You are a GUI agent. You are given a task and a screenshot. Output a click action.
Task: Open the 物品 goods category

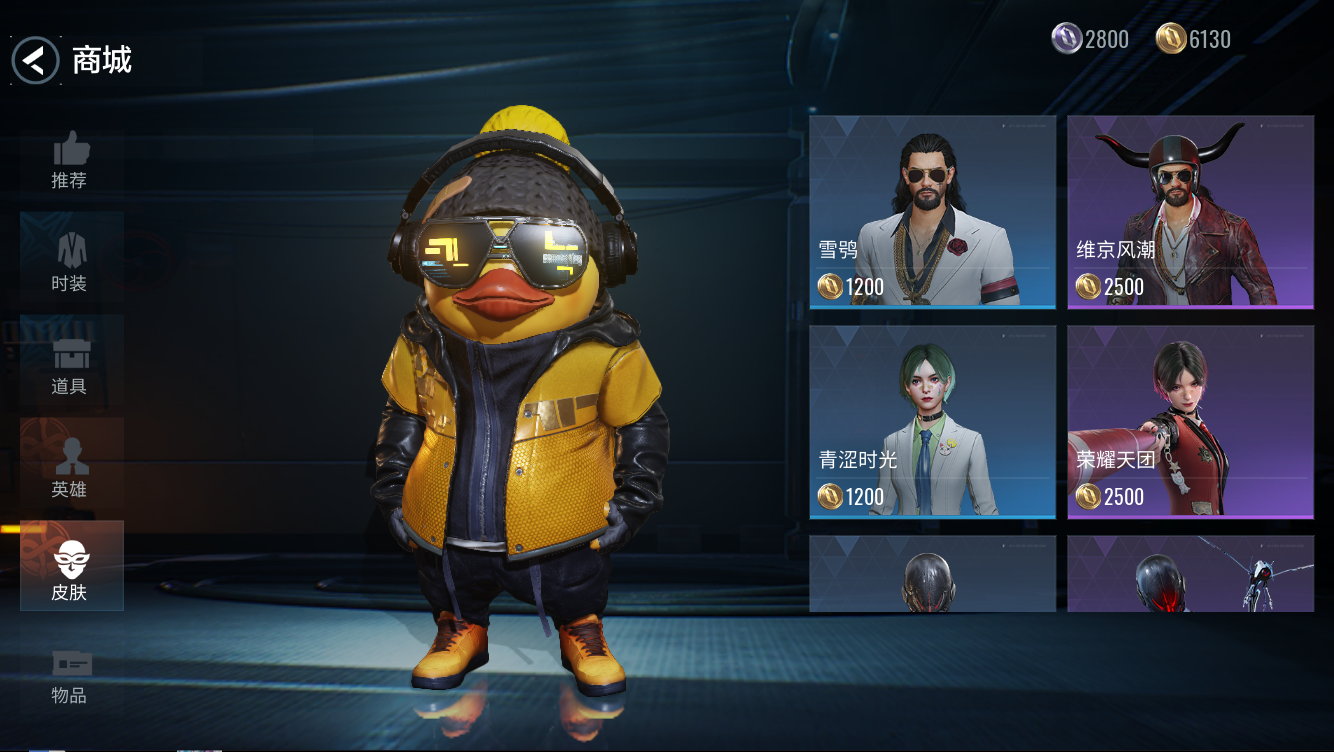(70, 675)
